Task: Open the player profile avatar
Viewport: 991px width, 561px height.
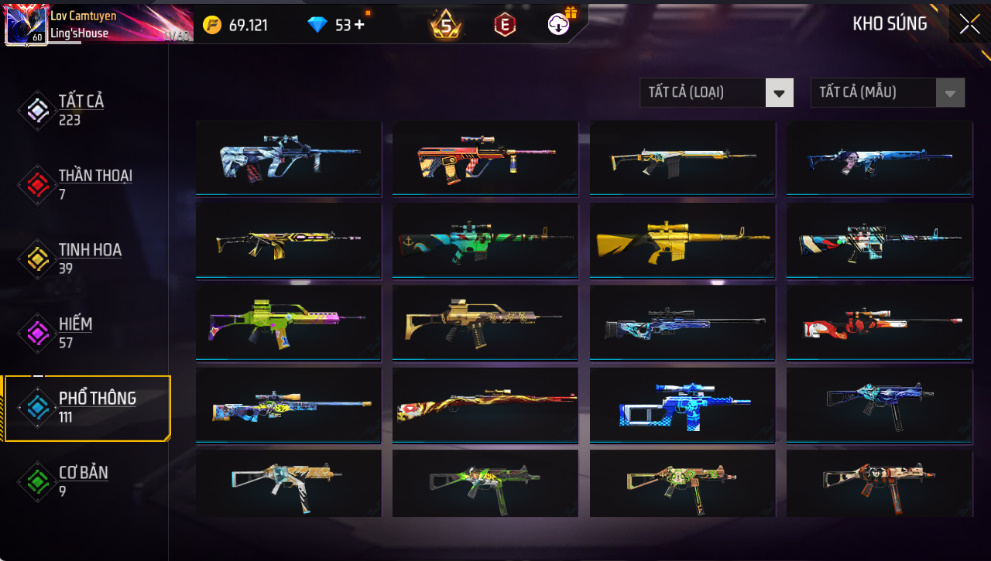Action: point(24,25)
